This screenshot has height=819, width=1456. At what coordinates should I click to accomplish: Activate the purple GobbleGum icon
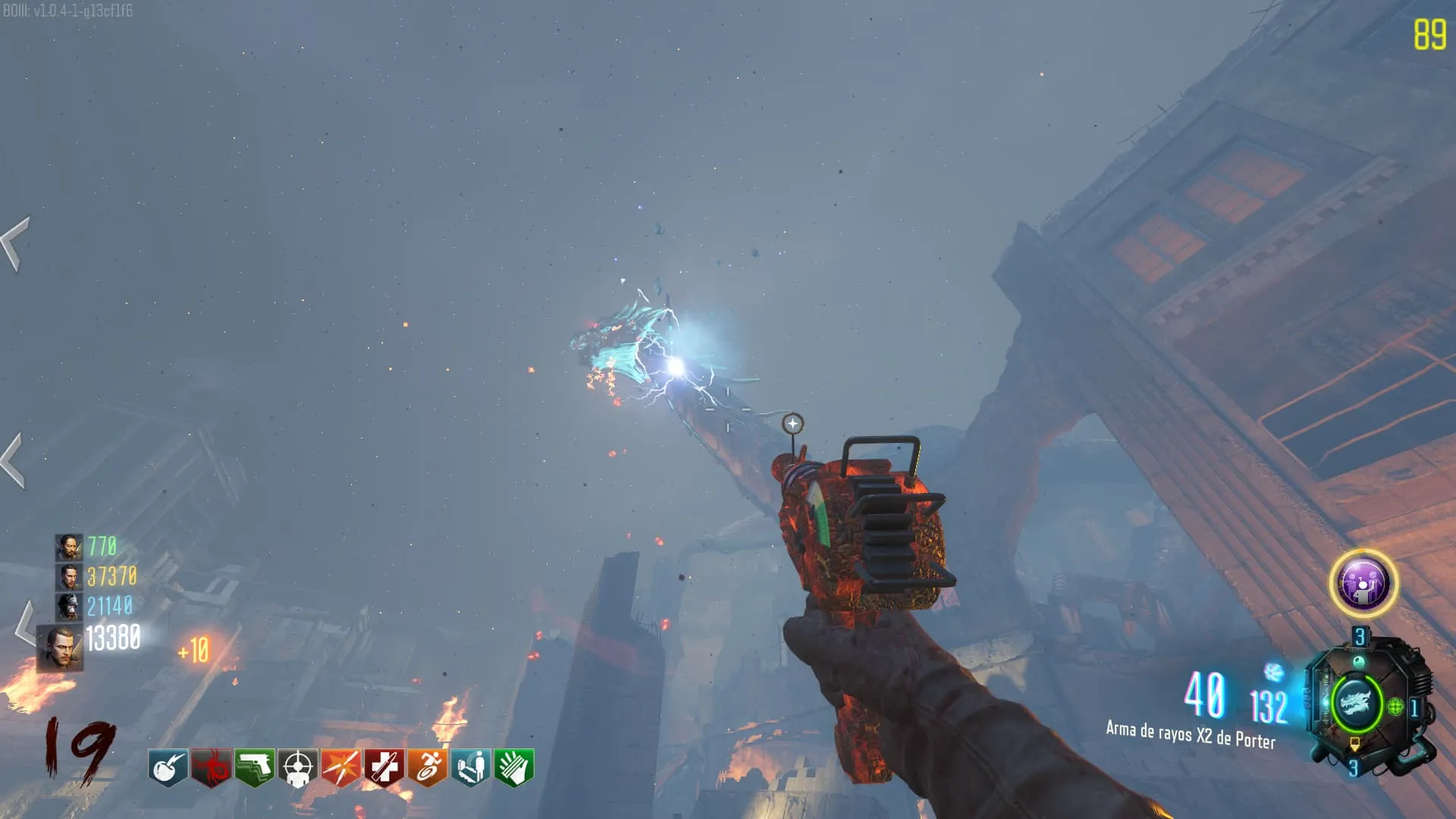tap(1363, 583)
